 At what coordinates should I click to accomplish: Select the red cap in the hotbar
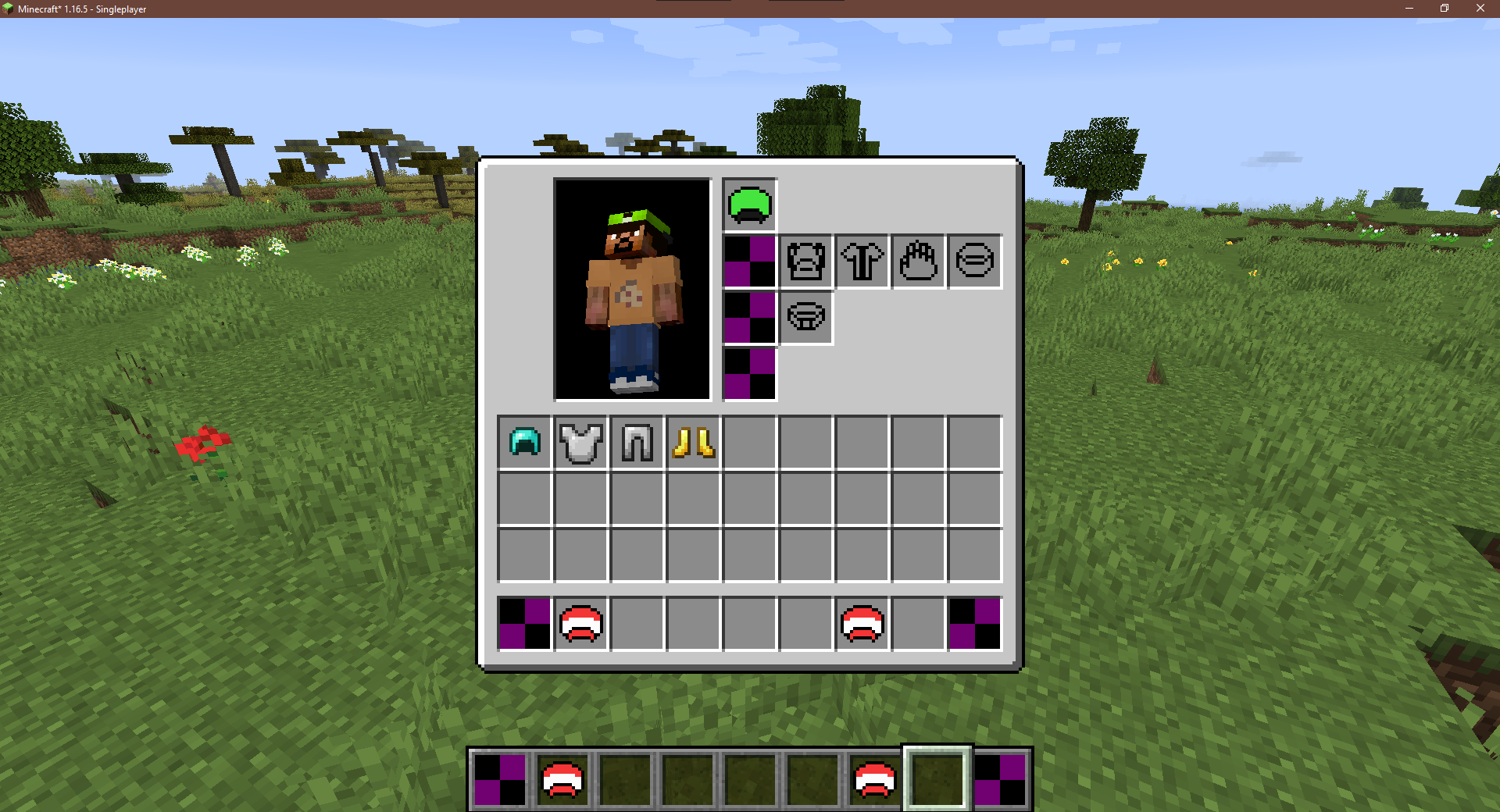point(564,778)
